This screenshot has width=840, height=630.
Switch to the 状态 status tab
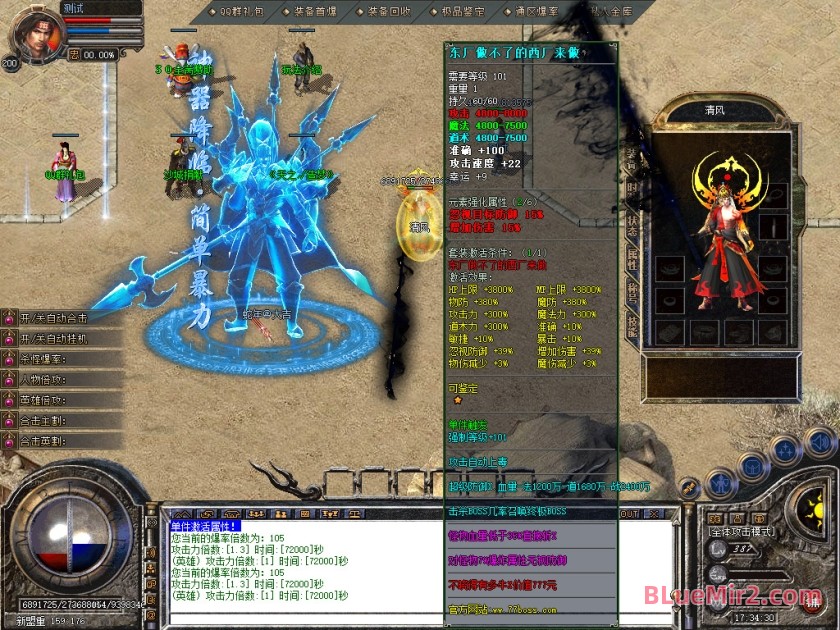pos(632,223)
